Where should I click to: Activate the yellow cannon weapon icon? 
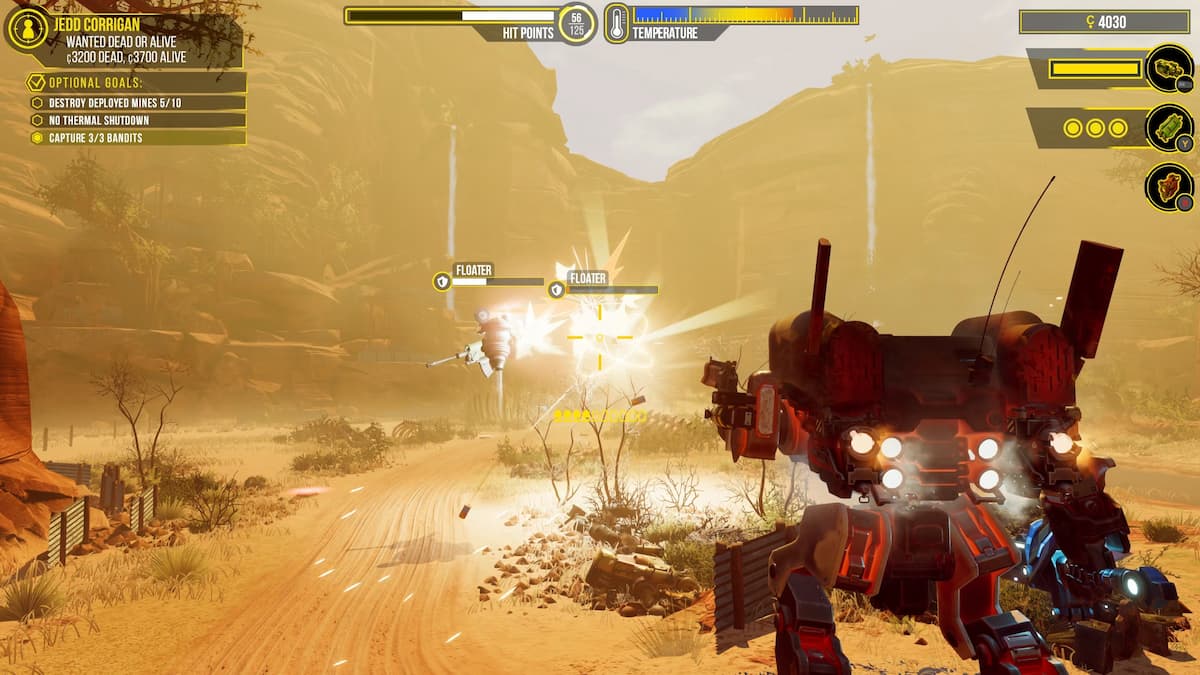[x=1168, y=69]
